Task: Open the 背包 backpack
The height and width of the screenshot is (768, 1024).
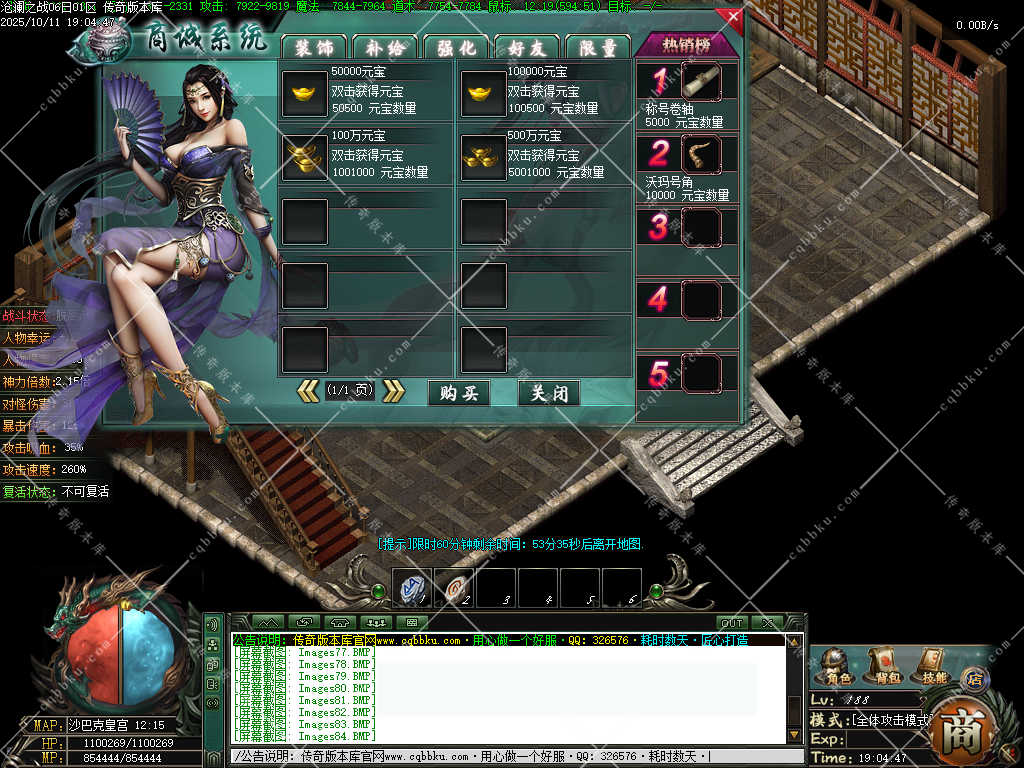Action: click(x=884, y=665)
